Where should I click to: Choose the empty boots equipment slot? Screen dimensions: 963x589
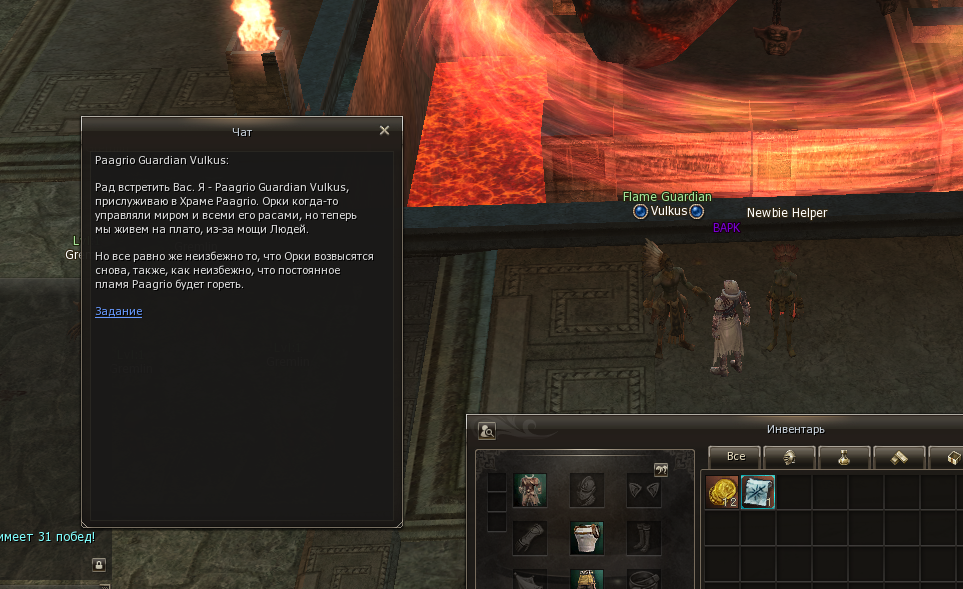tap(643, 538)
